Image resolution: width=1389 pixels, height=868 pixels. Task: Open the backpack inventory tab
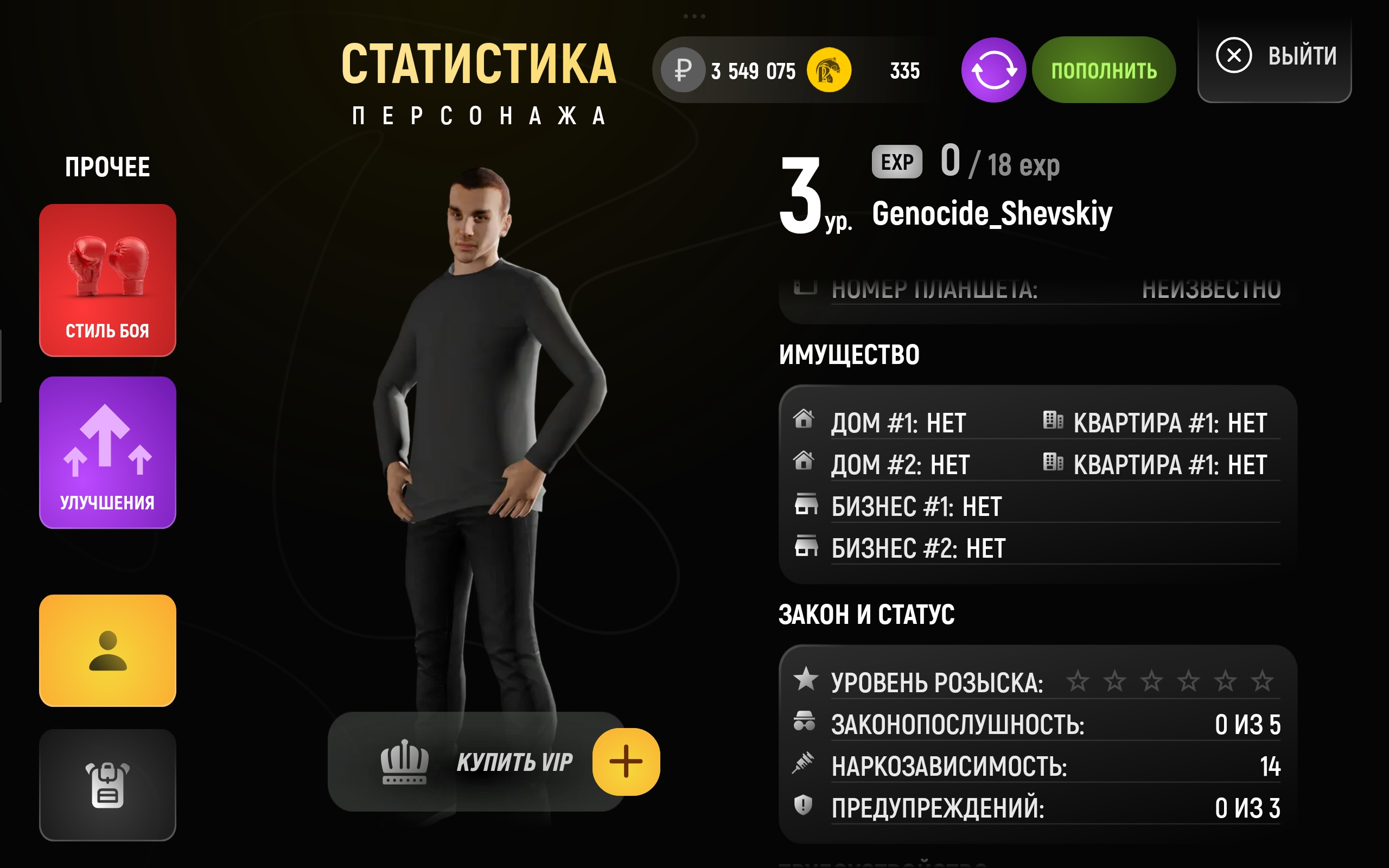coord(107,785)
